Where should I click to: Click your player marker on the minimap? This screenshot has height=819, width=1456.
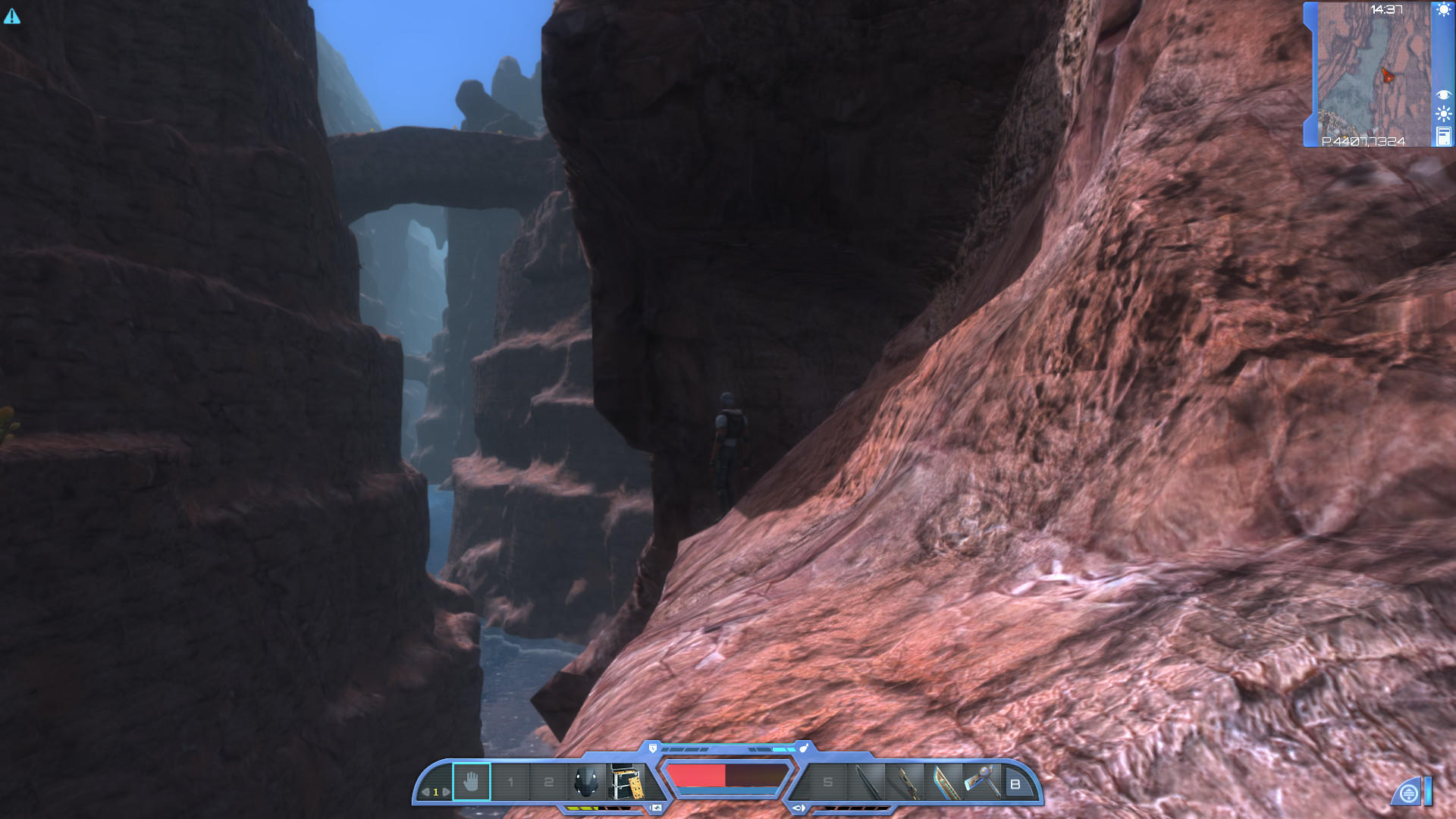1386,74
